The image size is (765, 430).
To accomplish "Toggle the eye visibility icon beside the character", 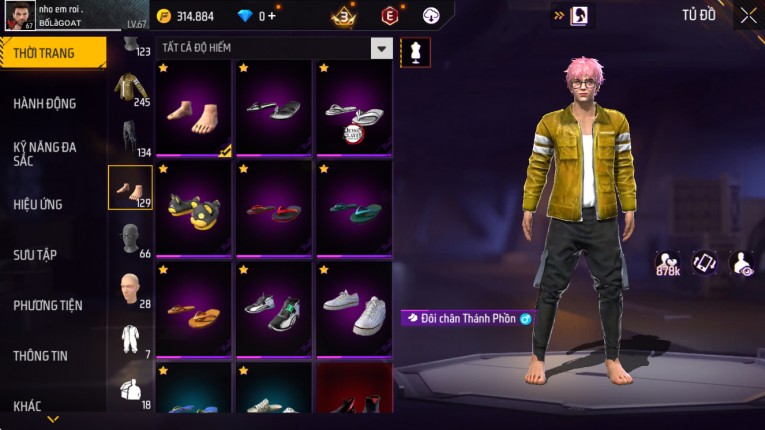I will pos(742,263).
